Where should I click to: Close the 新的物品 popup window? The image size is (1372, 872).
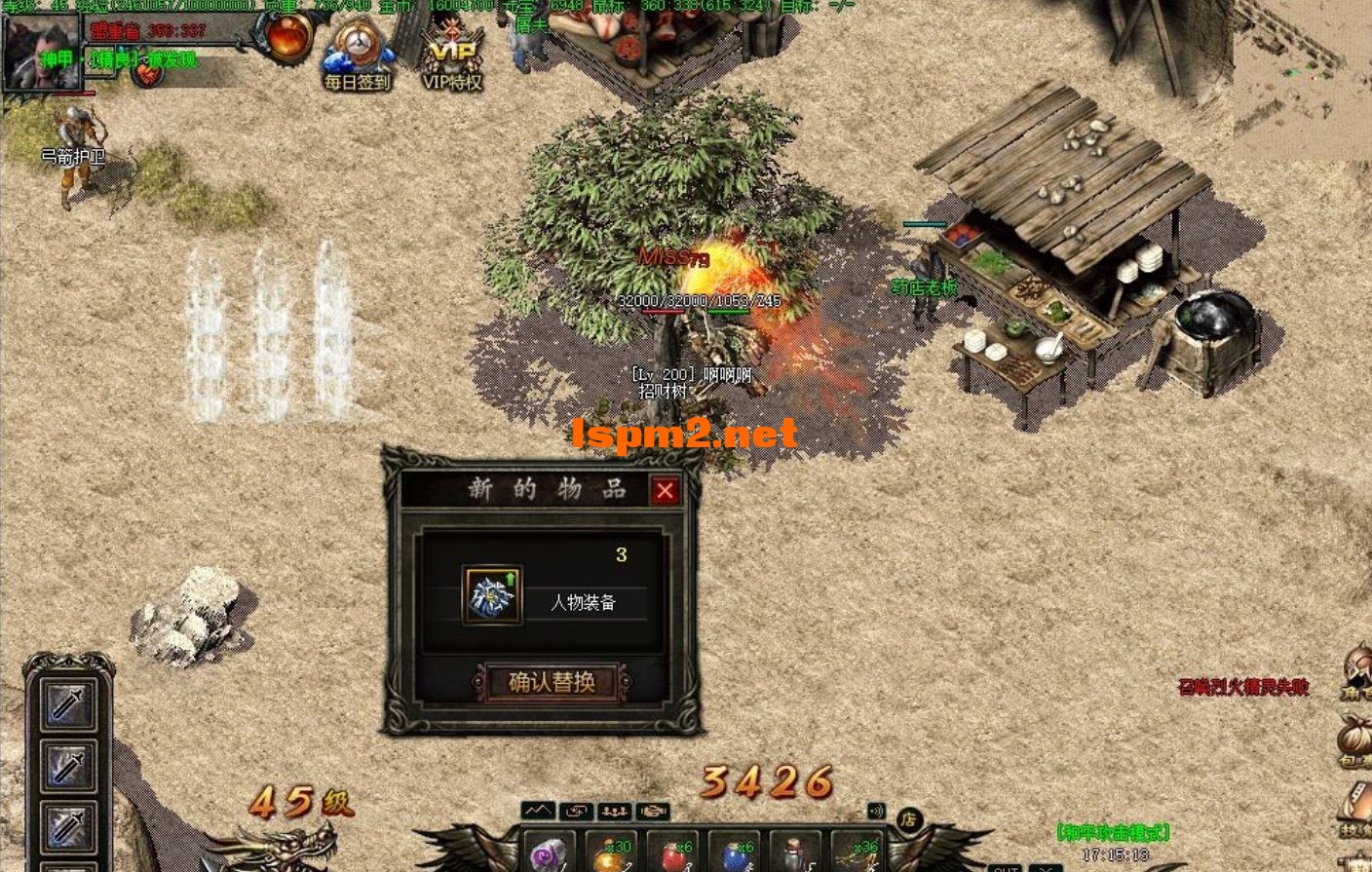tap(665, 491)
